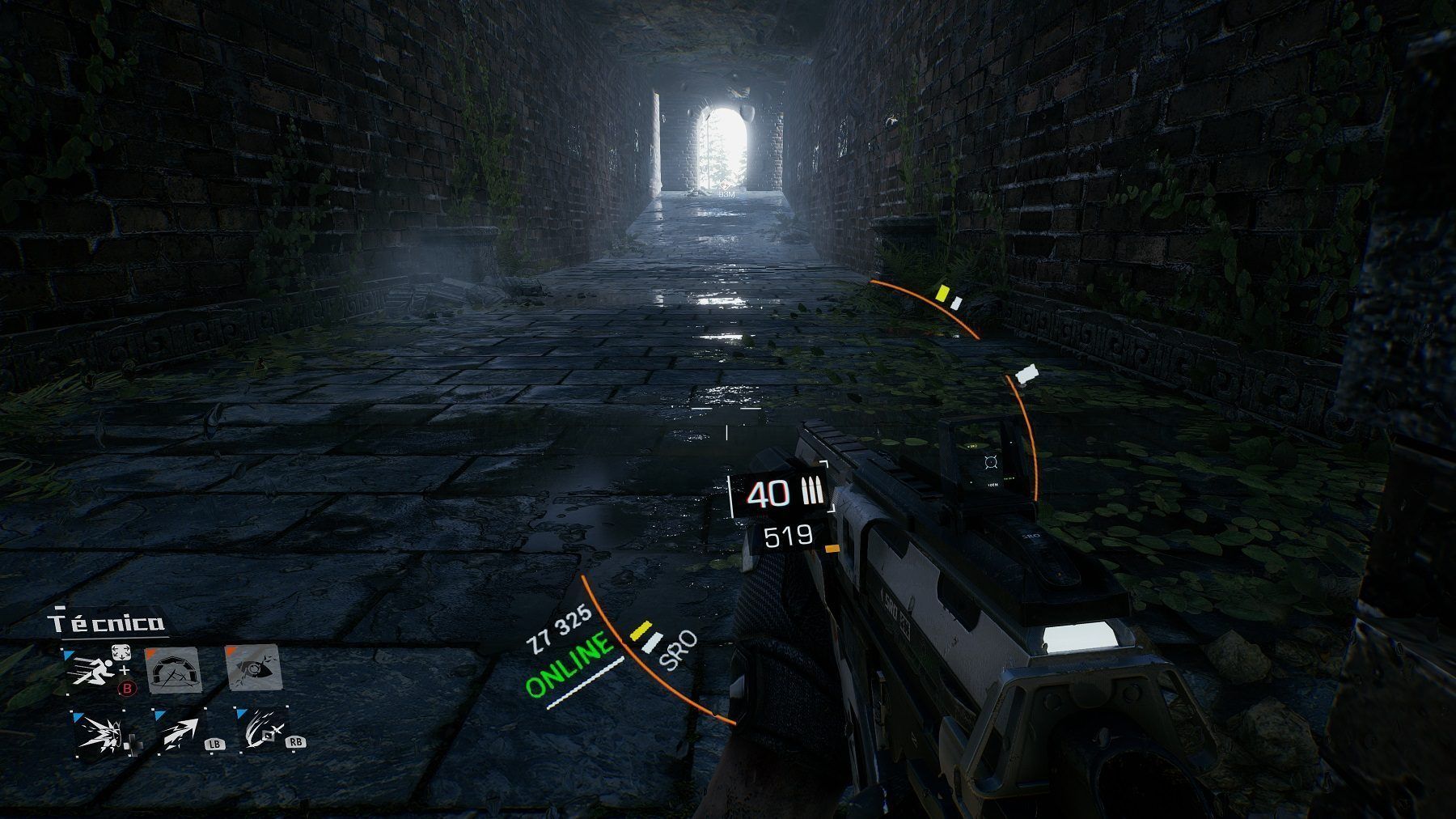The image size is (1456, 819).
Task: Select the eye scan ability icon
Action: [x=253, y=668]
